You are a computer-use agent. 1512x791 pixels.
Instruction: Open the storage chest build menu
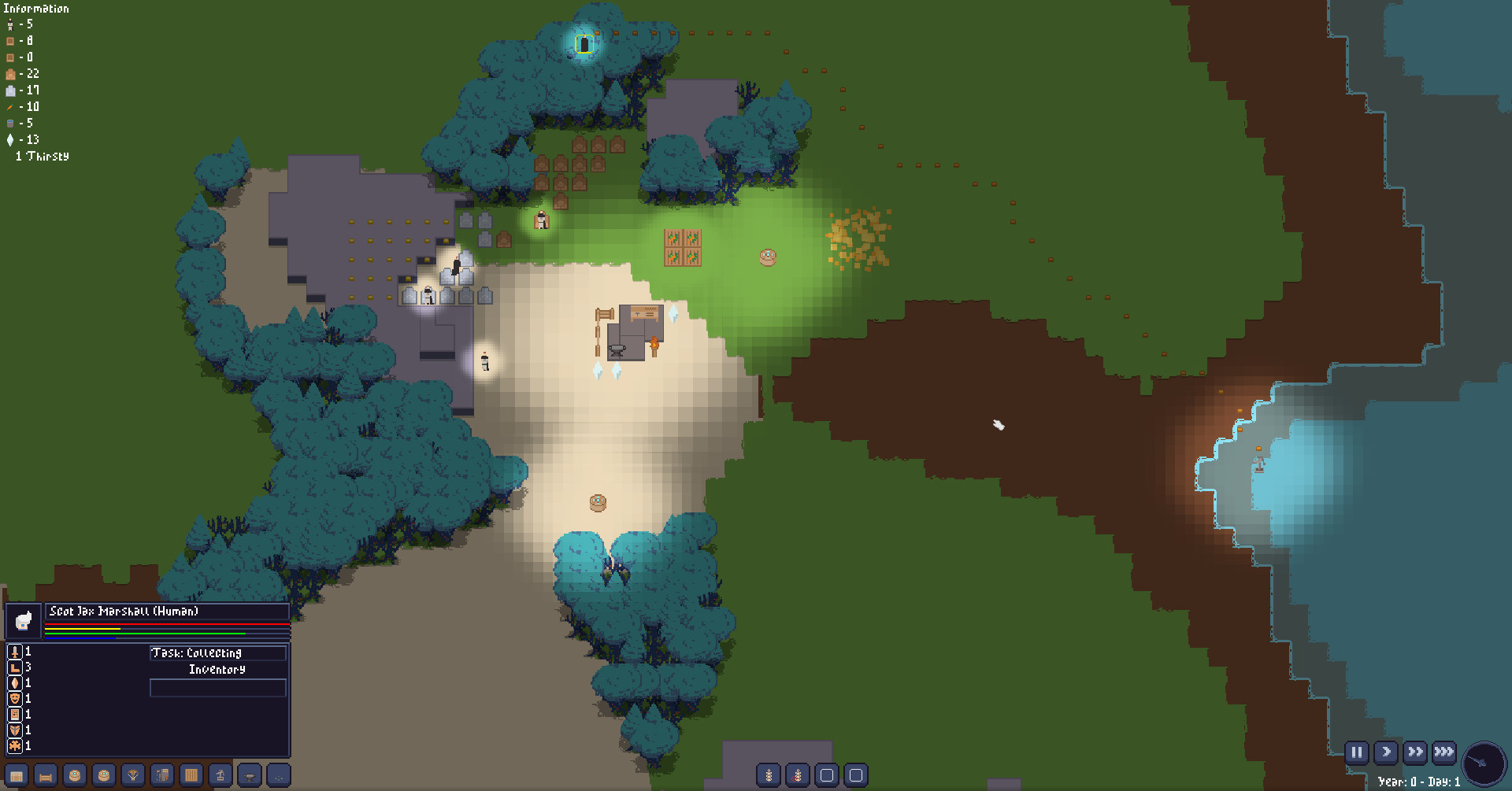(17, 774)
